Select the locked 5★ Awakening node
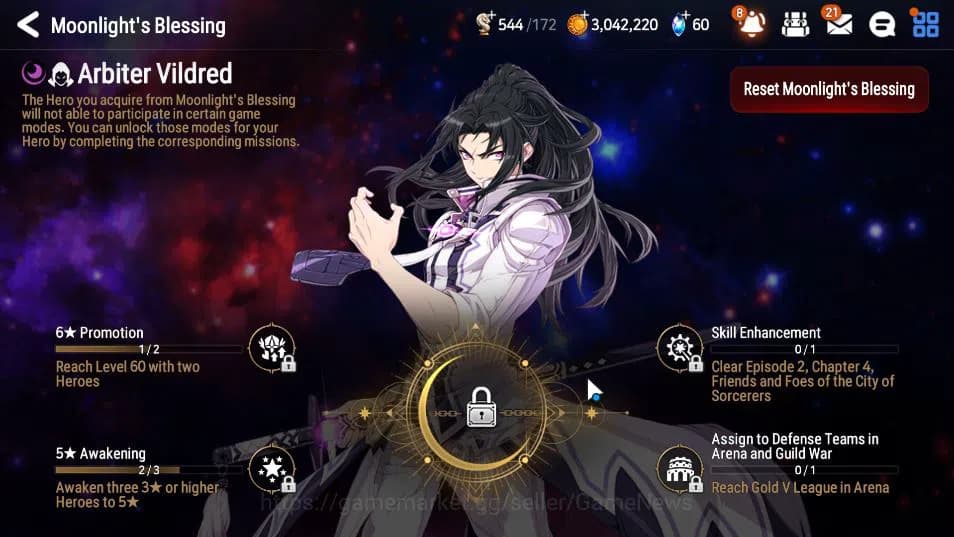Image resolution: width=954 pixels, height=537 pixels. [272, 469]
